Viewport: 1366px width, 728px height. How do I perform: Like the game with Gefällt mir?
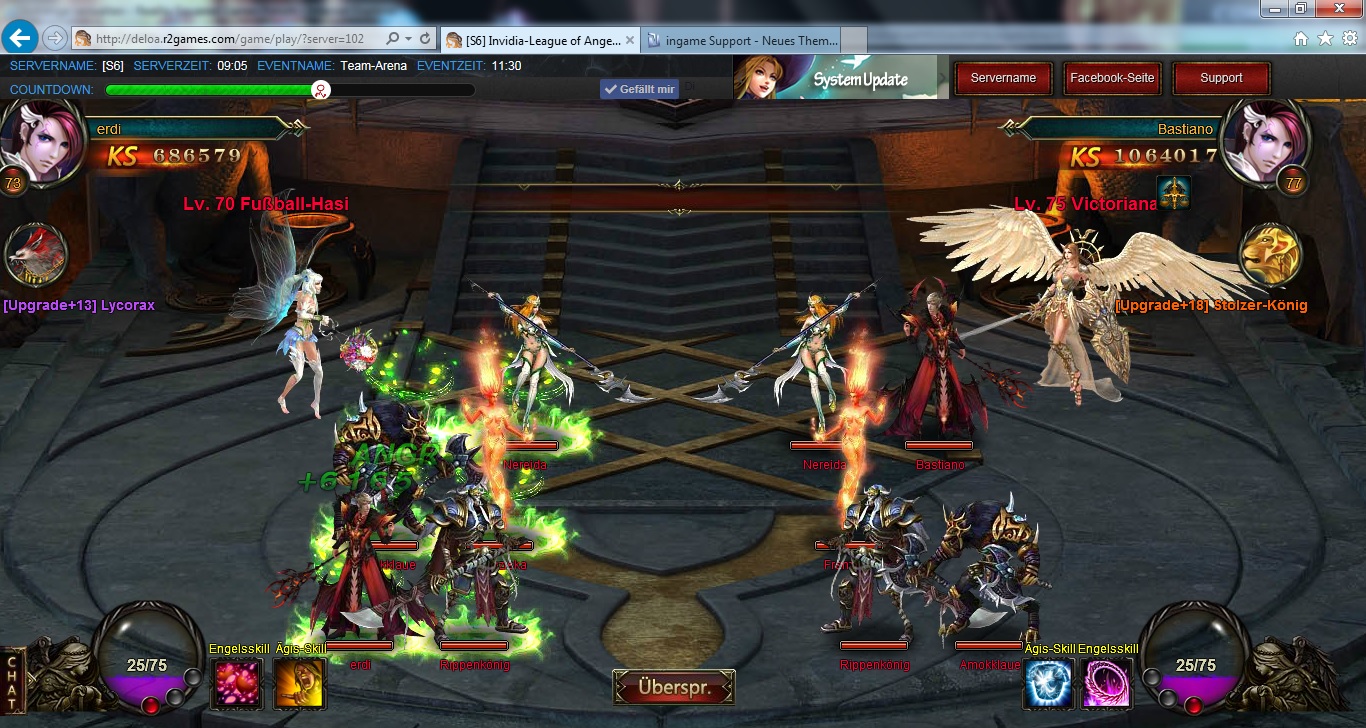click(x=639, y=89)
